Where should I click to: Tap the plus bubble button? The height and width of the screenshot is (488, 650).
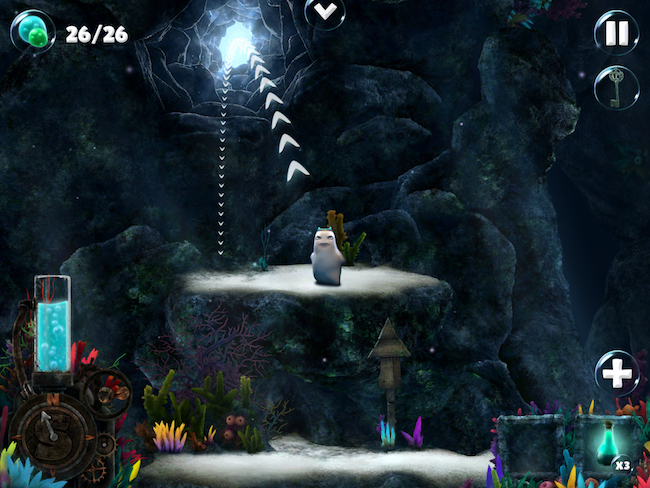[x=617, y=374]
